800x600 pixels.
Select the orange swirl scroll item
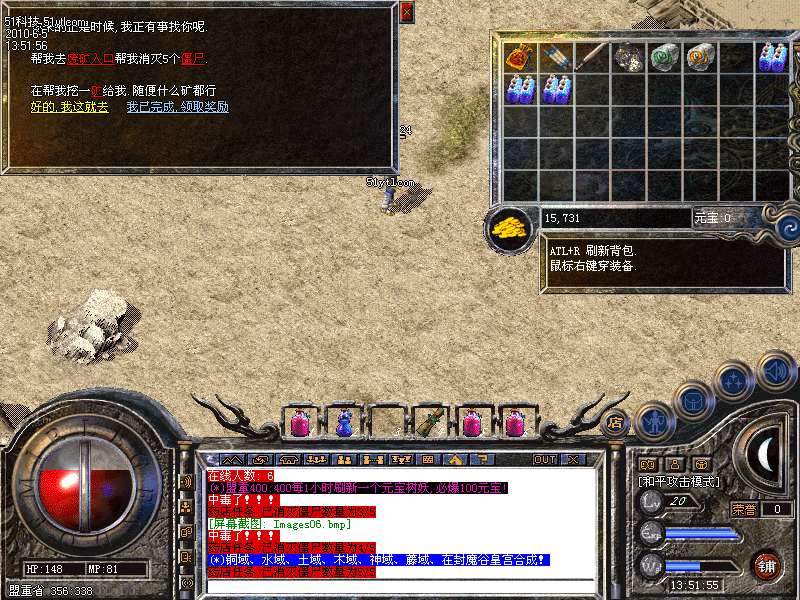pyautogui.click(x=699, y=57)
